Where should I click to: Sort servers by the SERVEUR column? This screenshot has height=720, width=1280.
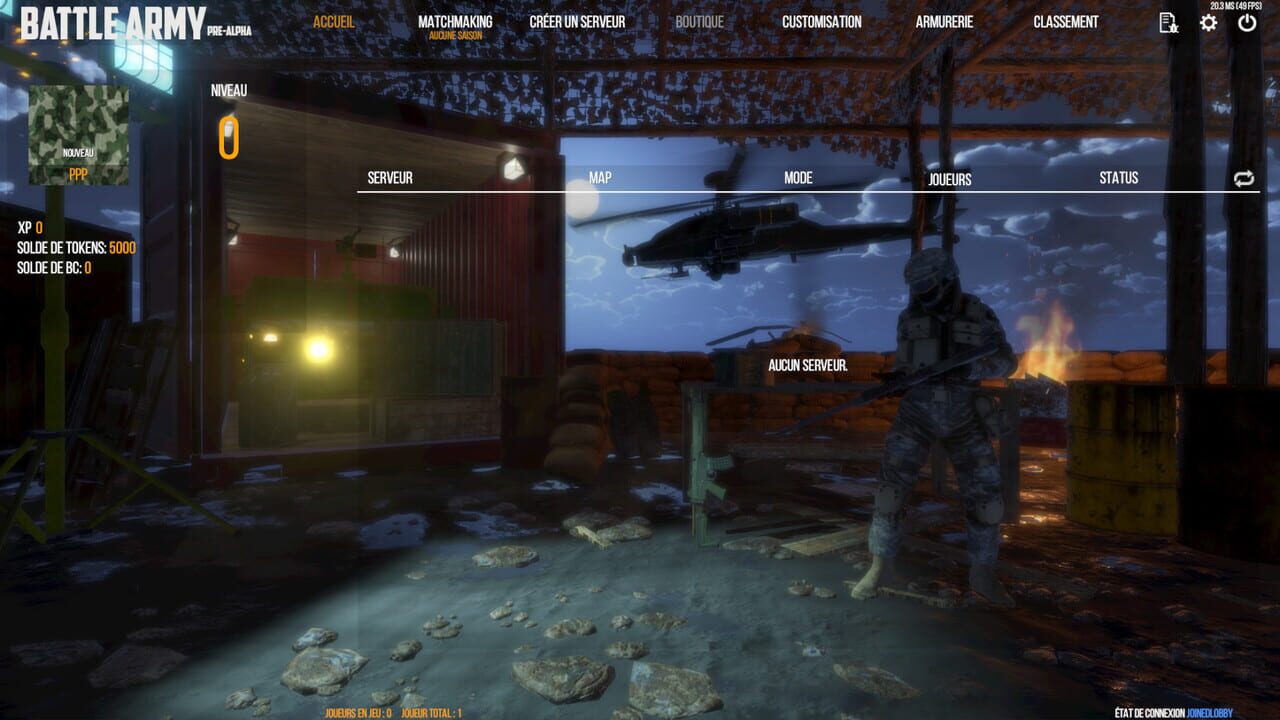coord(392,178)
